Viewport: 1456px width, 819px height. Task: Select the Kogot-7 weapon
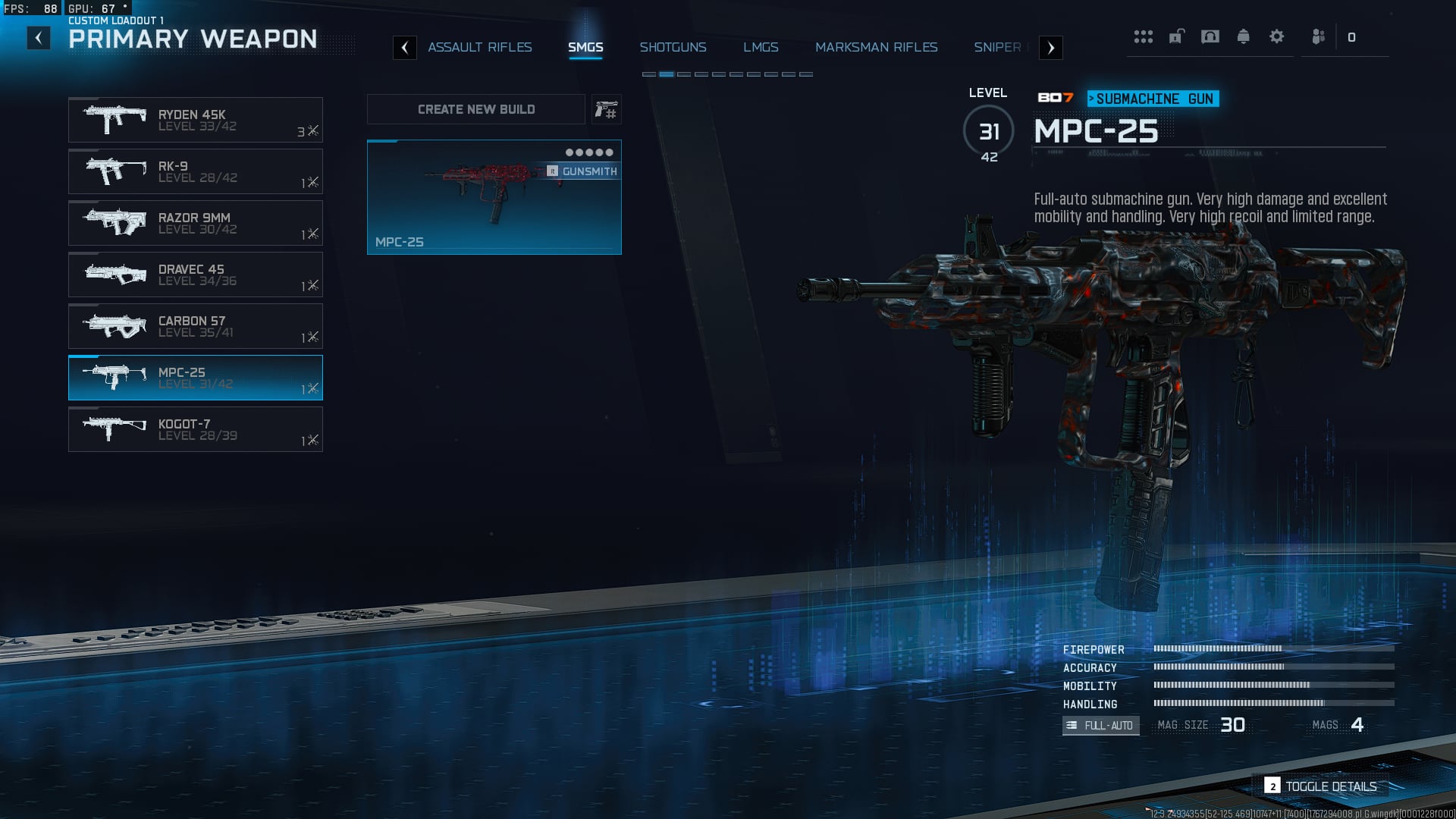pos(196,429)
